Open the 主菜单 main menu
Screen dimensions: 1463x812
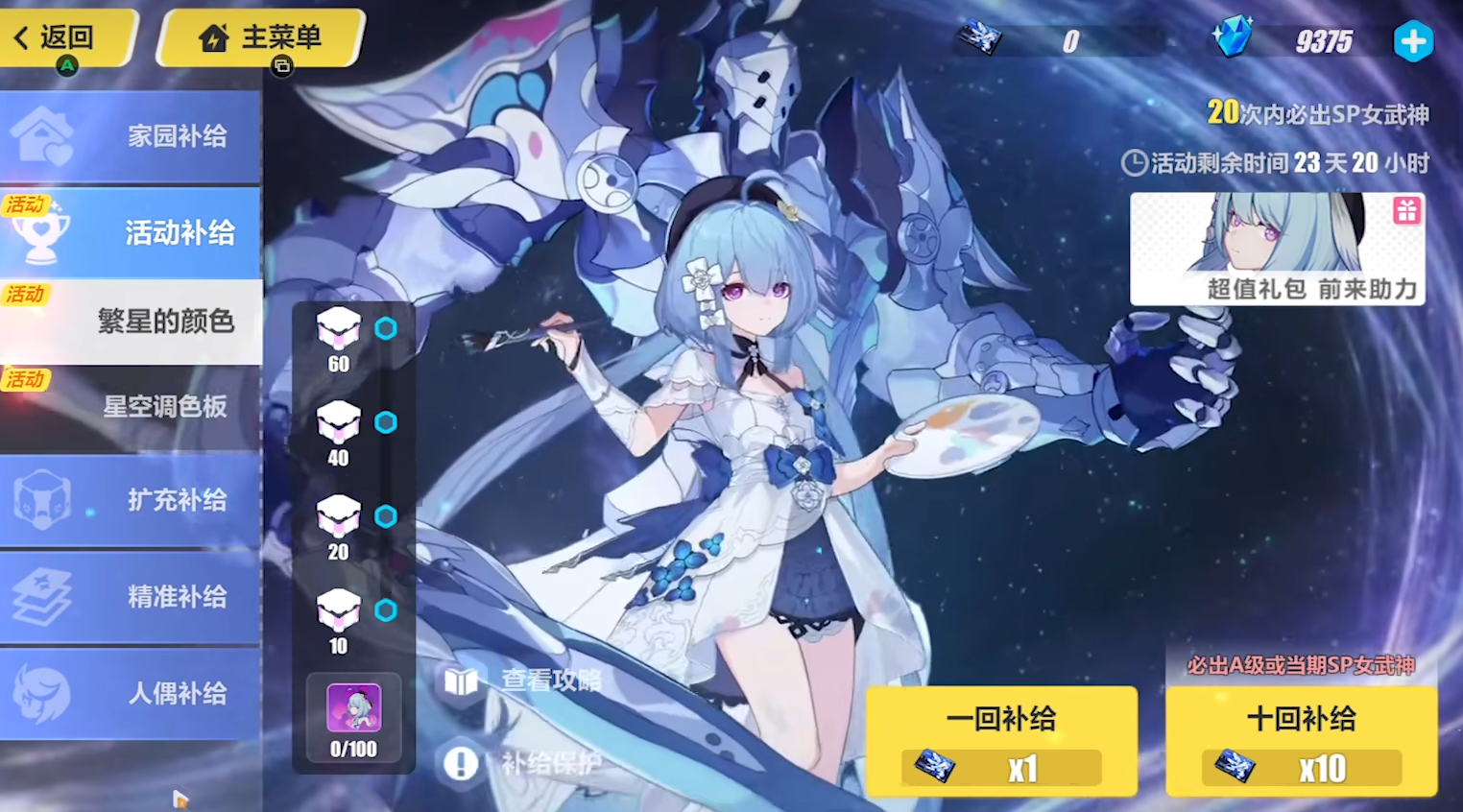click(261, 37)
